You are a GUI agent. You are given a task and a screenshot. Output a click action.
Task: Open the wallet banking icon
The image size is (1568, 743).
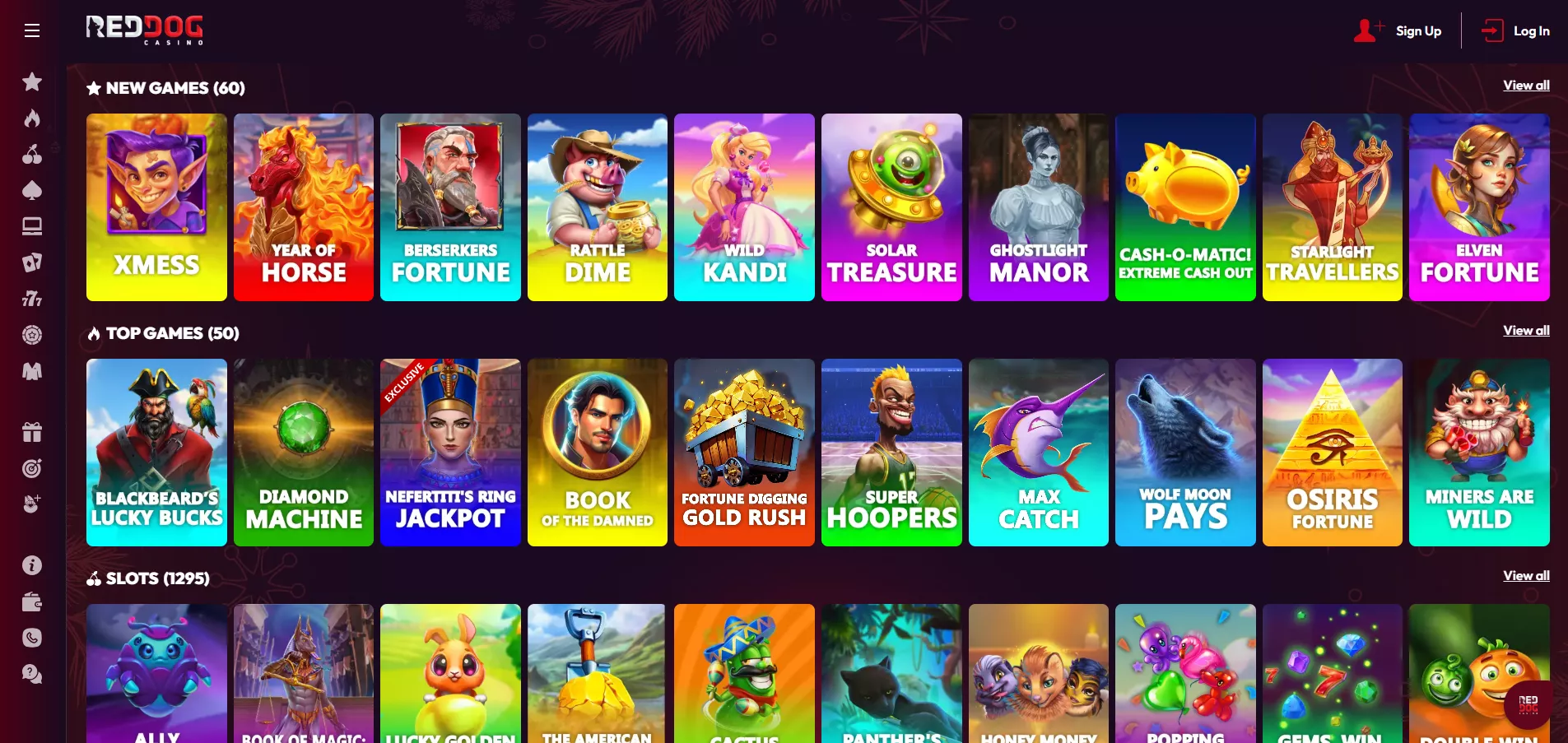(32, 602)
